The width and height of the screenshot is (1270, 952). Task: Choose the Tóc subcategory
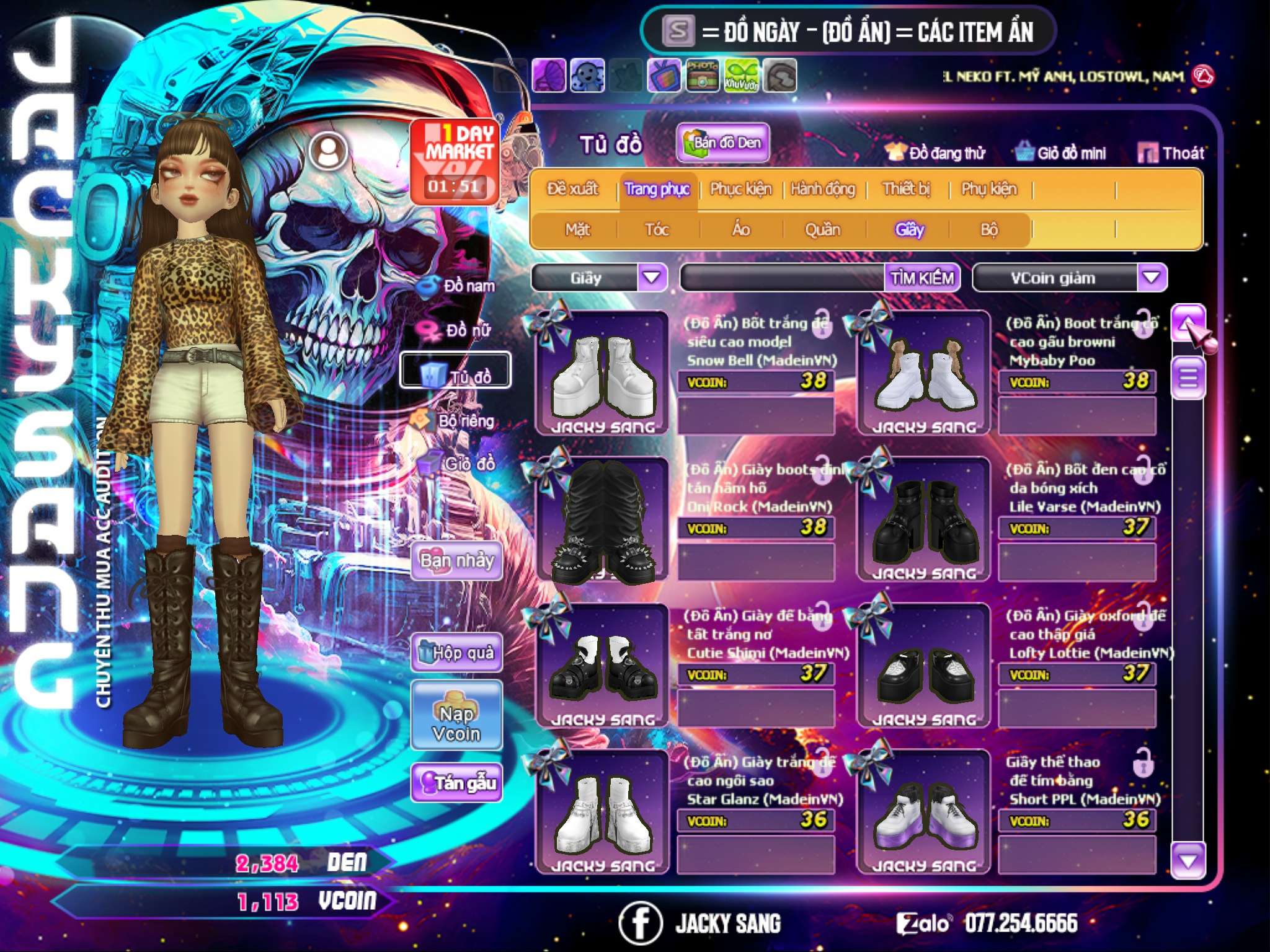[x=657, y=230]
